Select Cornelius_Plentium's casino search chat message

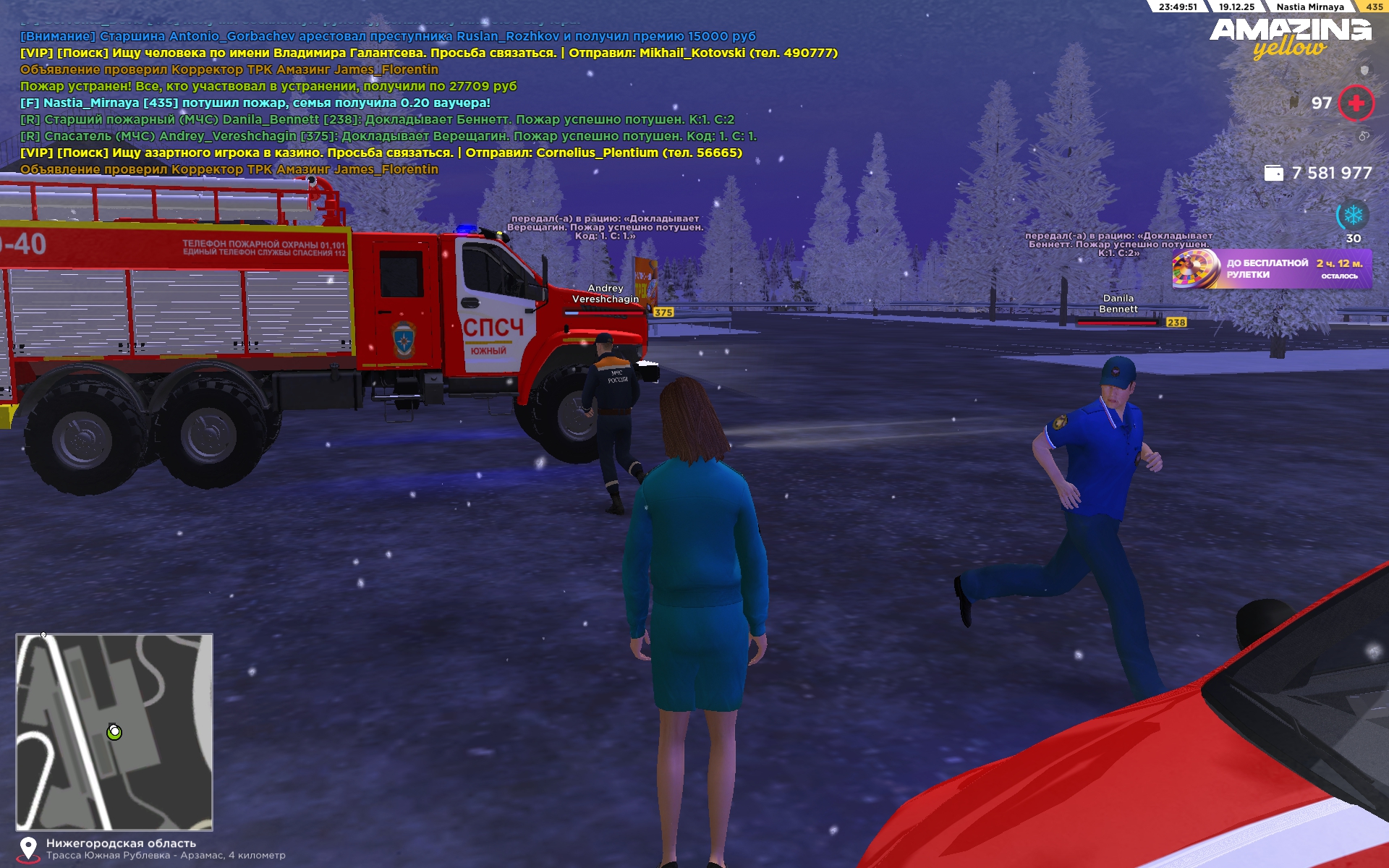[x=381, y=153]
